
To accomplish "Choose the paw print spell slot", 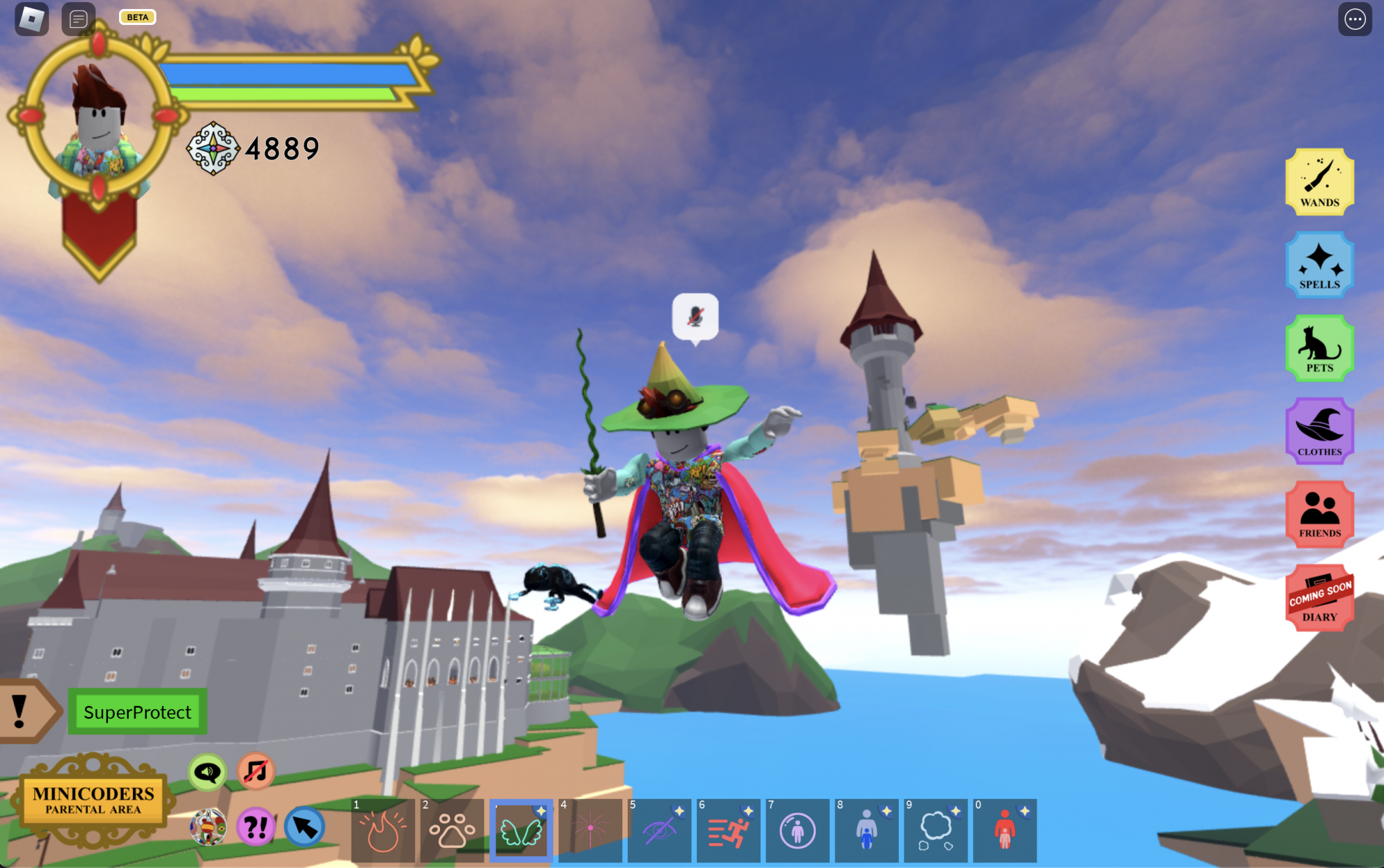I will click(x=452, y=831).
